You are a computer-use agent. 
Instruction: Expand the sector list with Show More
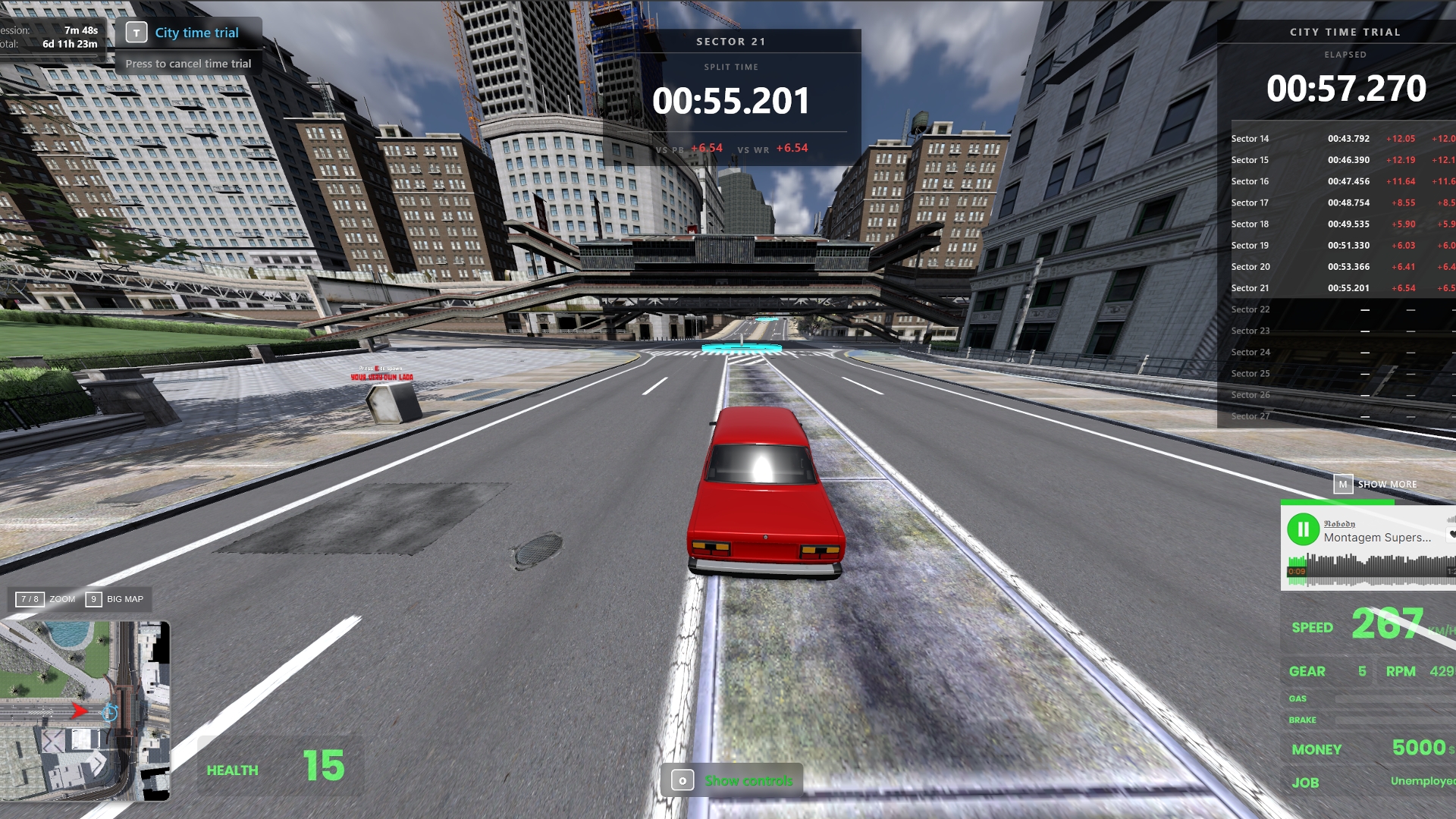[x=1376, y=484]
